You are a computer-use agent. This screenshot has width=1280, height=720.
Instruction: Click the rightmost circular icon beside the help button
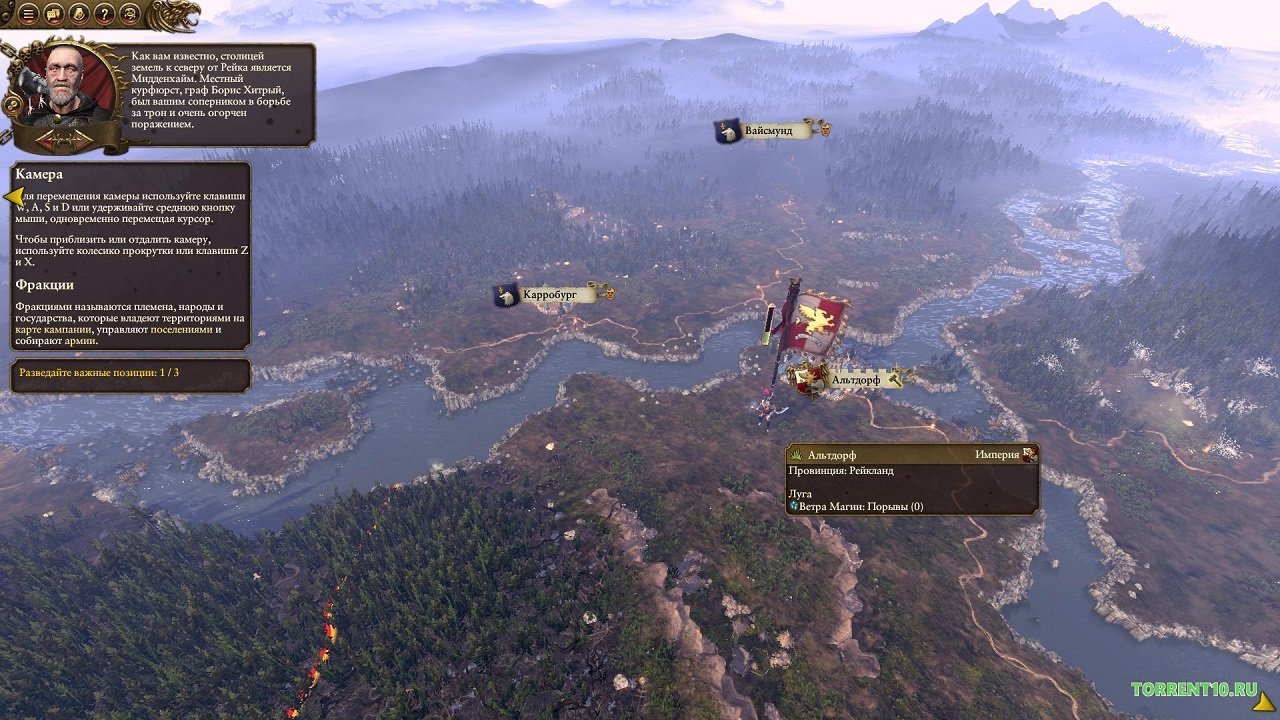coord(128,14)
